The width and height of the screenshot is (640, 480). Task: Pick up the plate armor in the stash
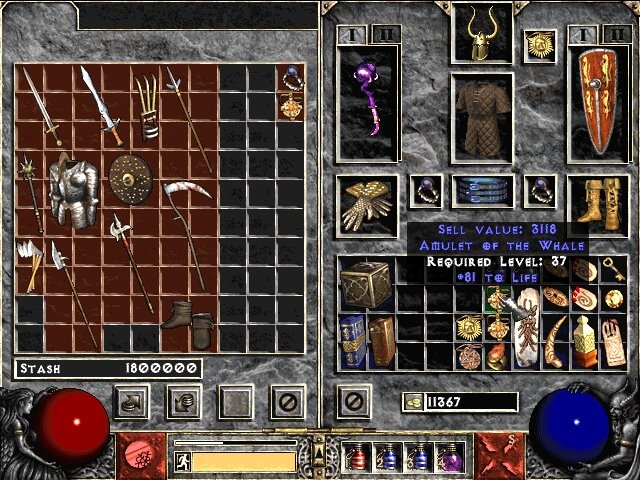coord(72,191)
